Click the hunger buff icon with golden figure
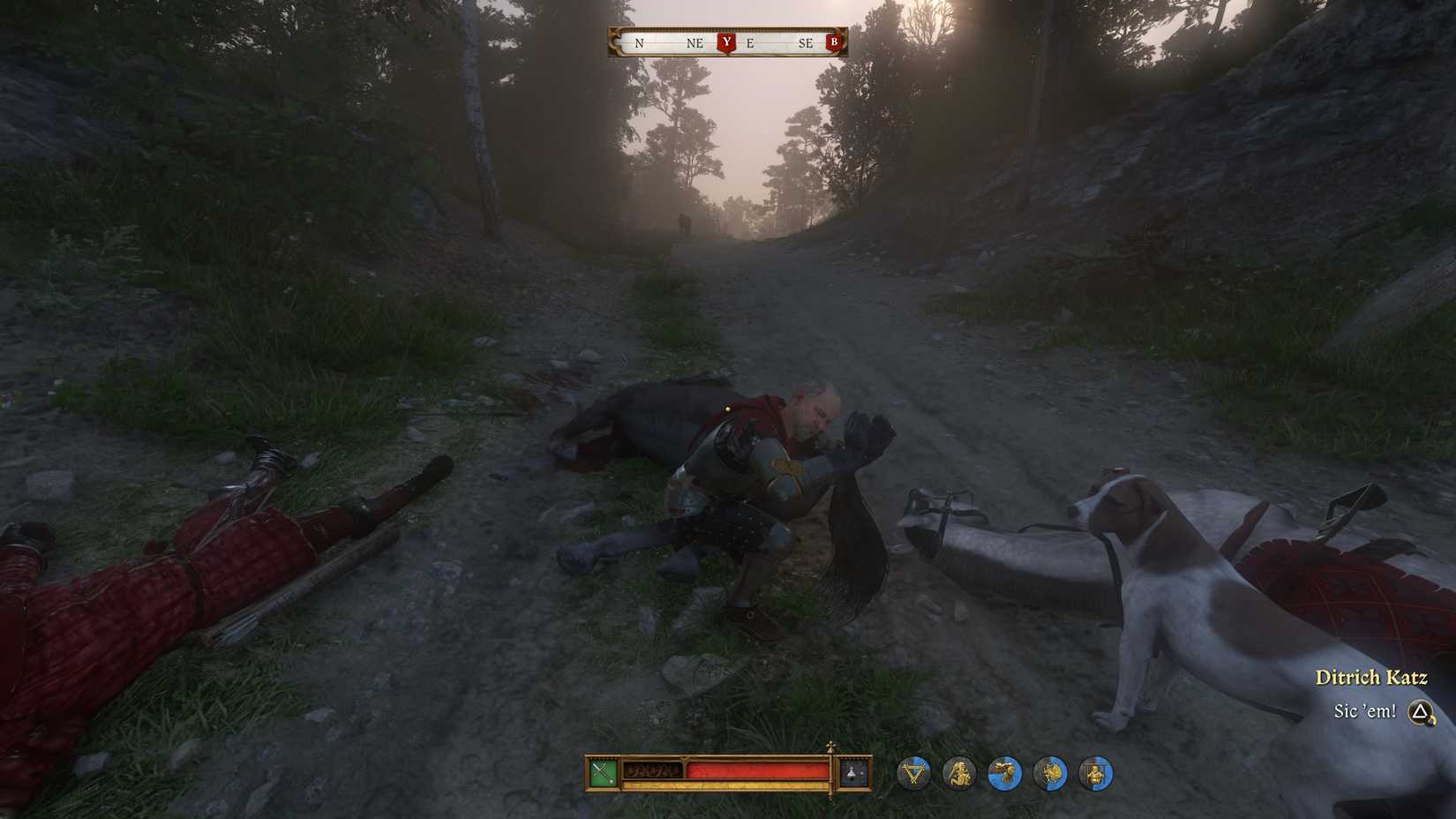 (960, 774)
